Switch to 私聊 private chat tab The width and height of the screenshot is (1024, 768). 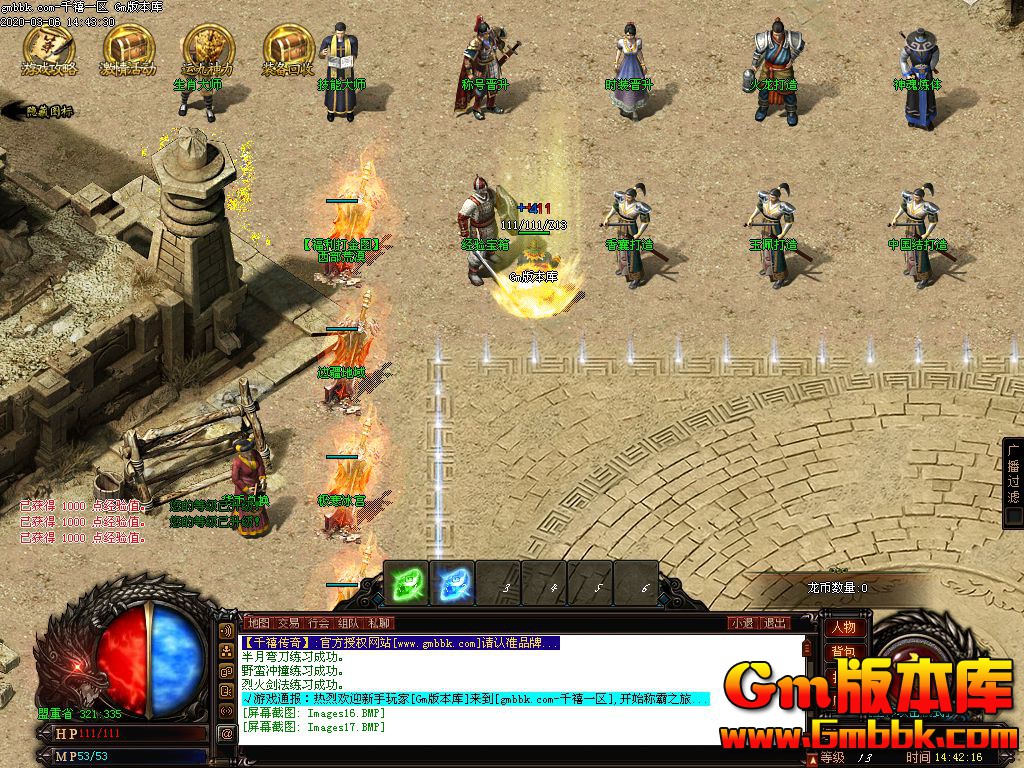[378, 623]
